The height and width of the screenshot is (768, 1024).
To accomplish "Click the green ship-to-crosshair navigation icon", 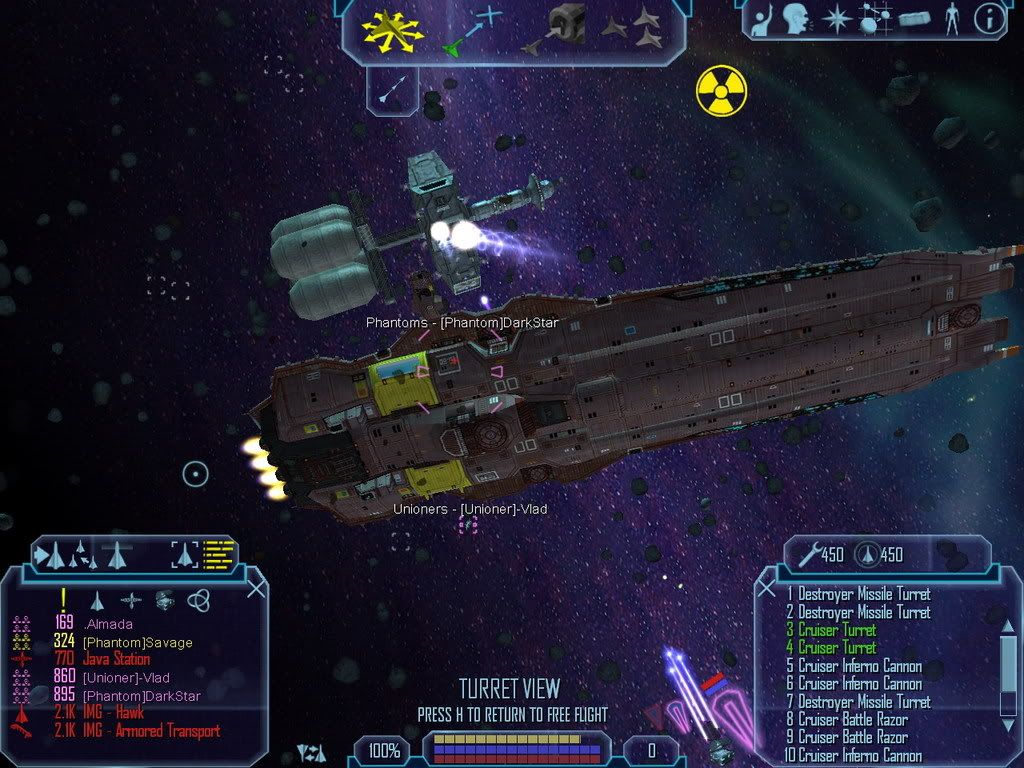I will click(x=473, y=30).
